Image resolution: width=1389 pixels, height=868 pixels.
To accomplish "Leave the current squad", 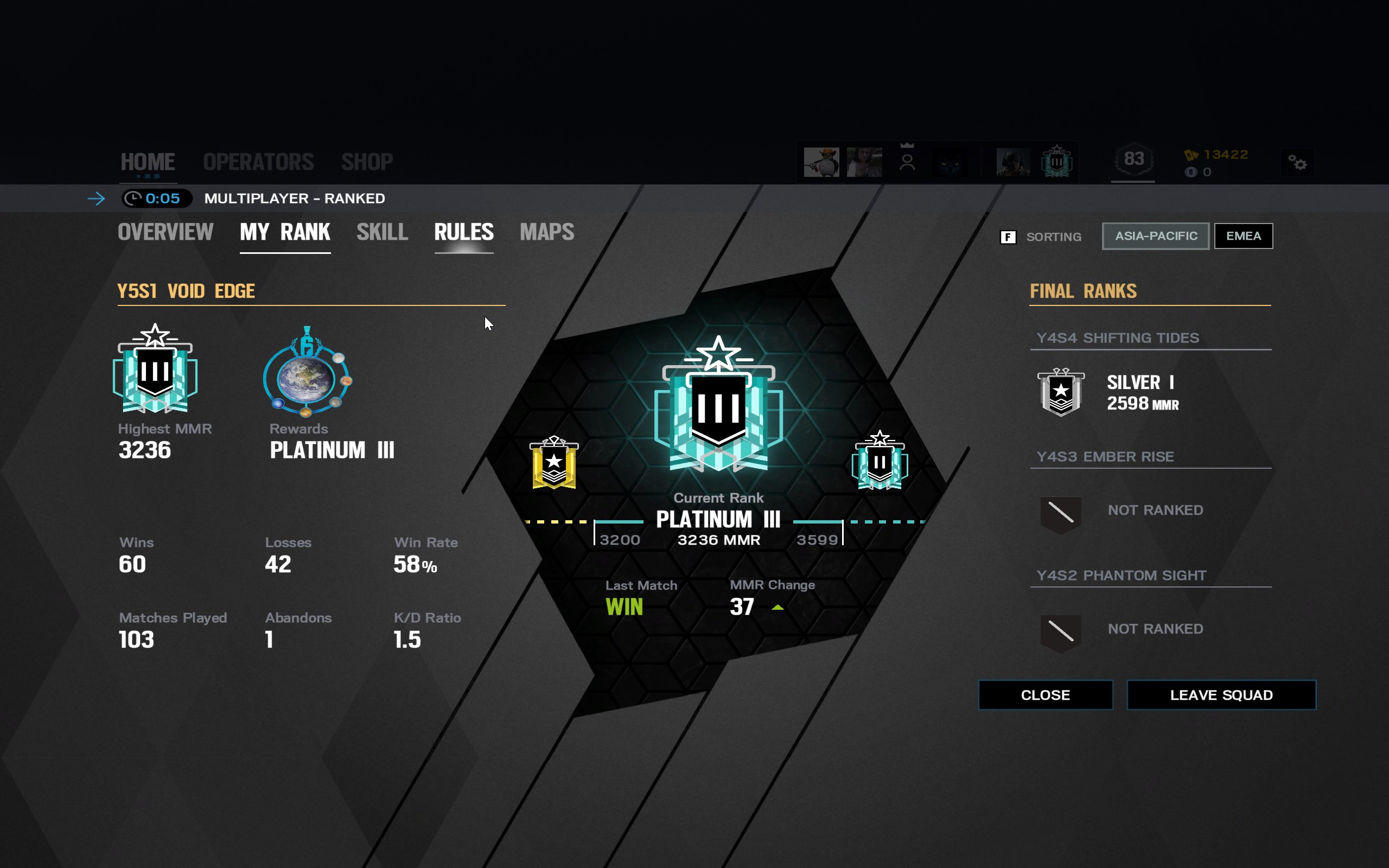I will [x=1221, y=695].
